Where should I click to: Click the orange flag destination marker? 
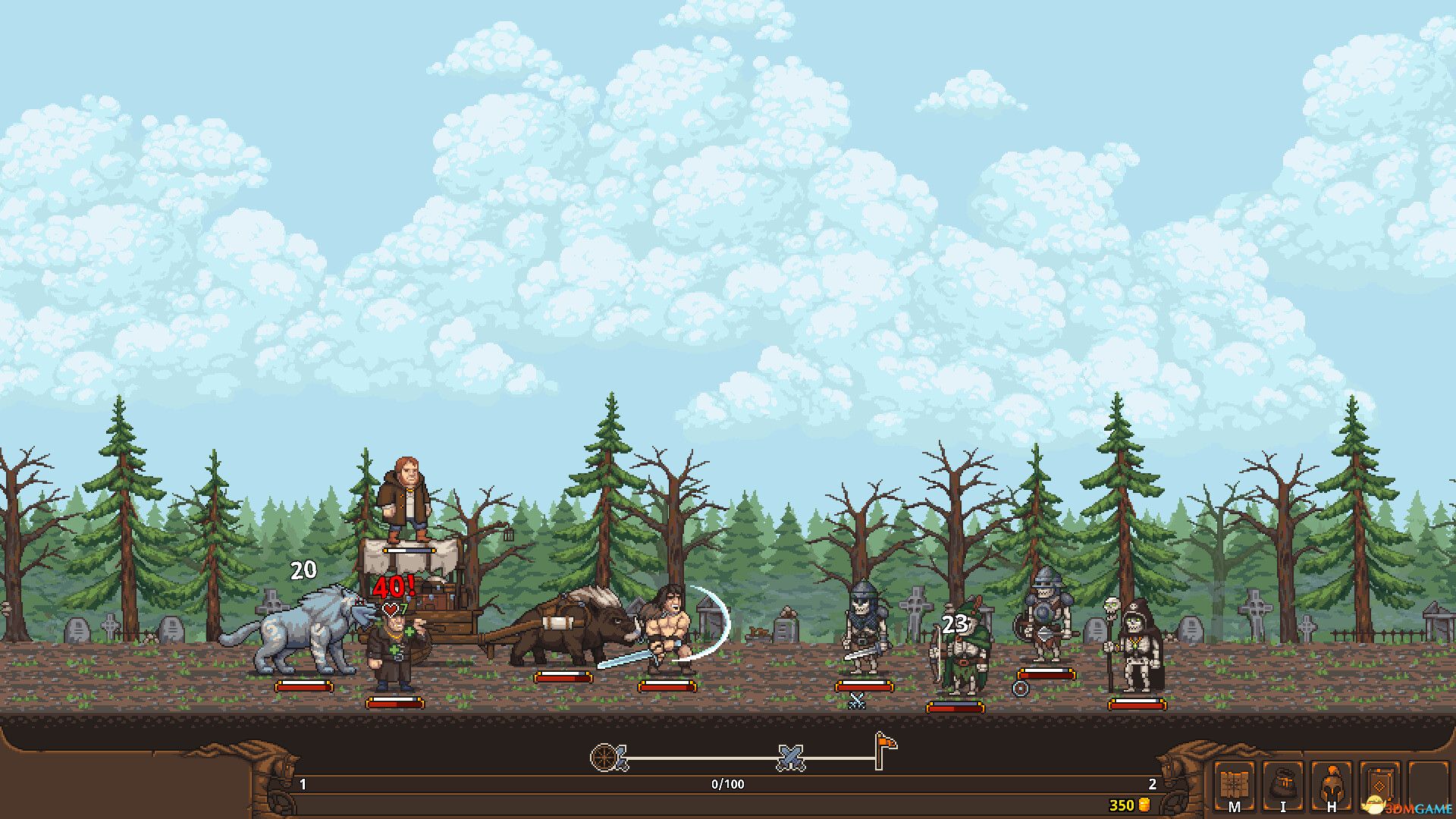[883, 748]
